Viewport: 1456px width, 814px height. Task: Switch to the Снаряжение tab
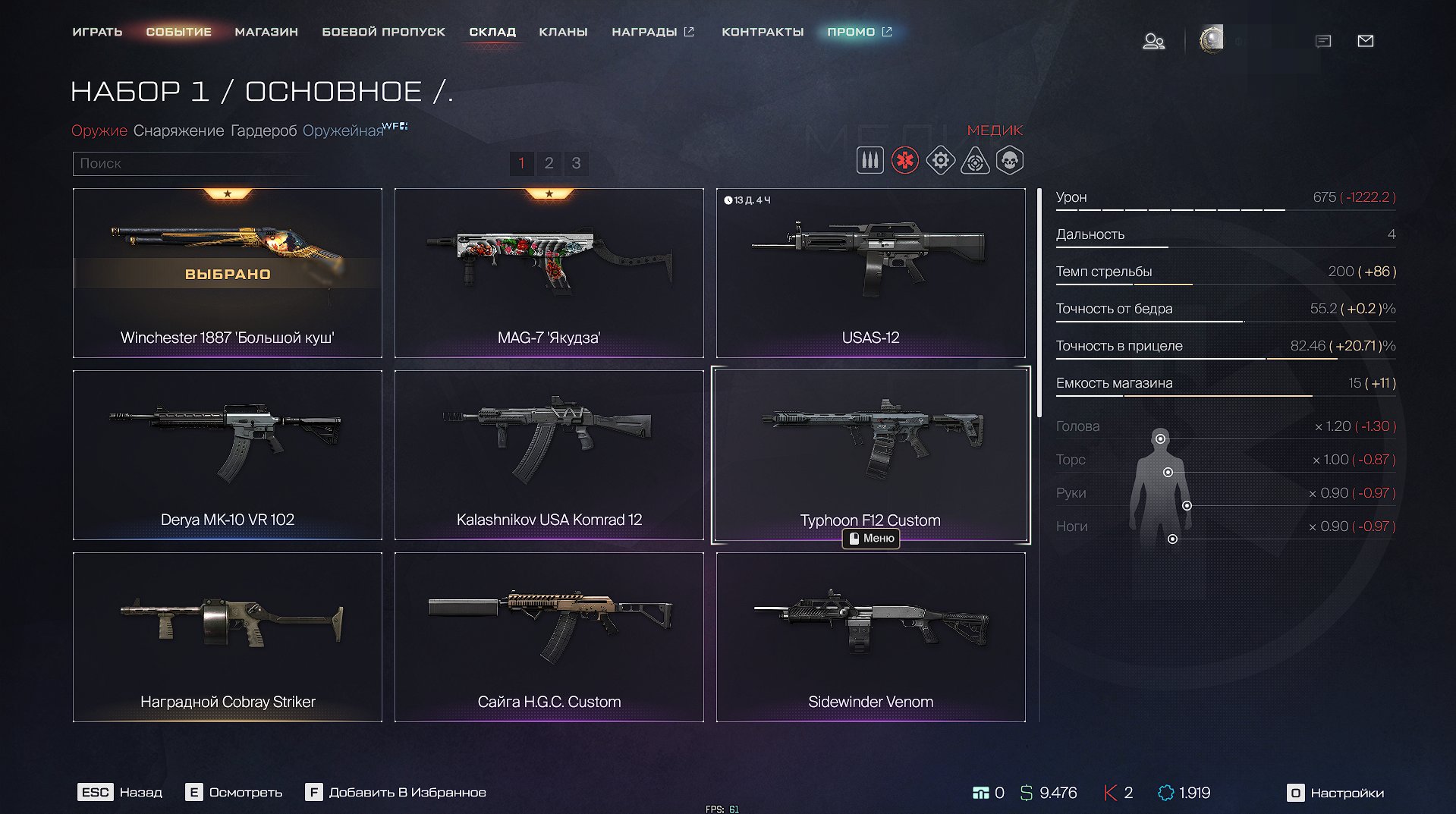(178, 130)
